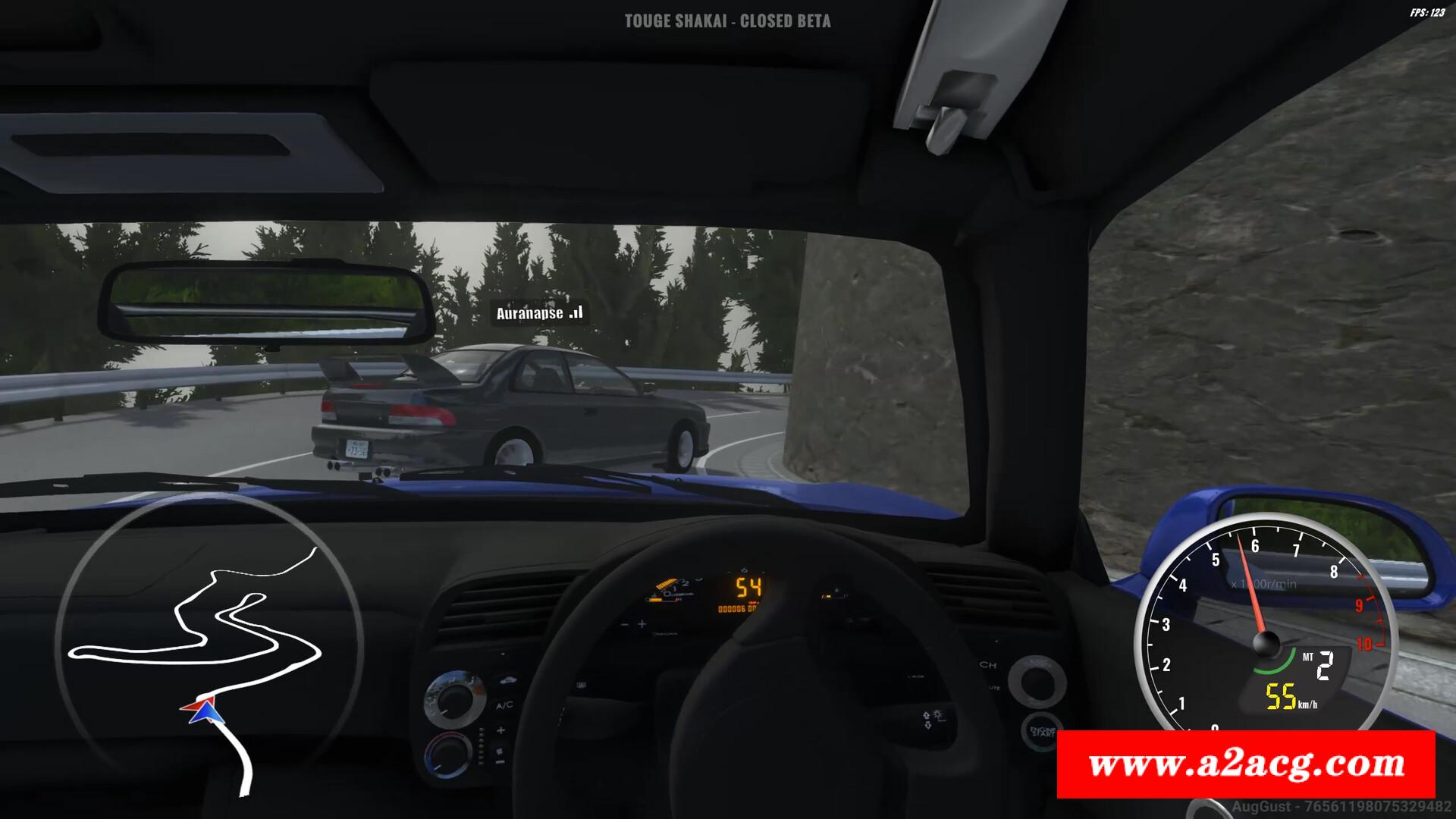
Task: Click the Auranapse player name tag
Action: [538, 312]
